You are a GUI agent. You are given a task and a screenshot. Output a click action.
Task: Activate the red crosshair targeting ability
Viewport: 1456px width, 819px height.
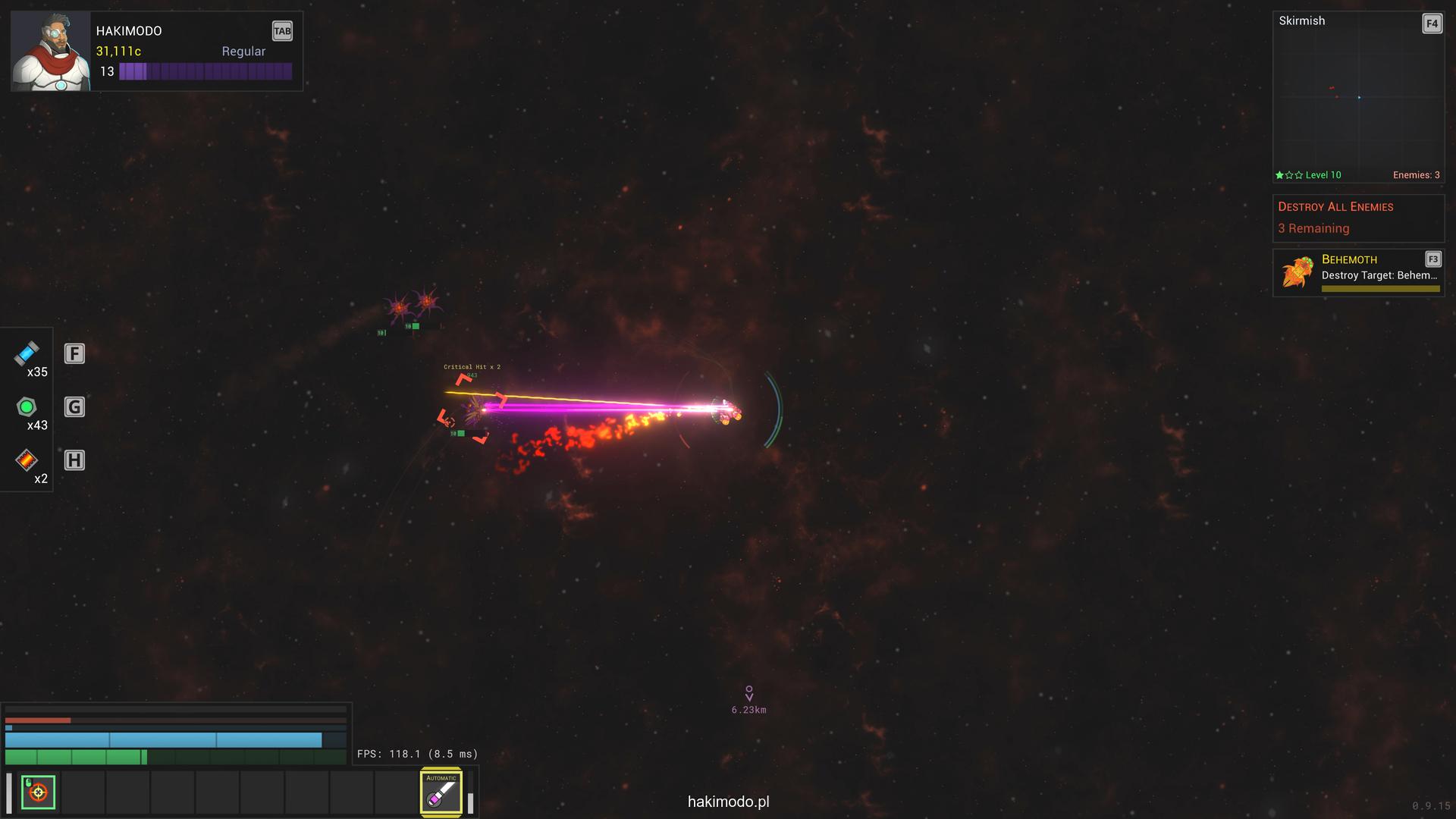[x=38, y=792]
